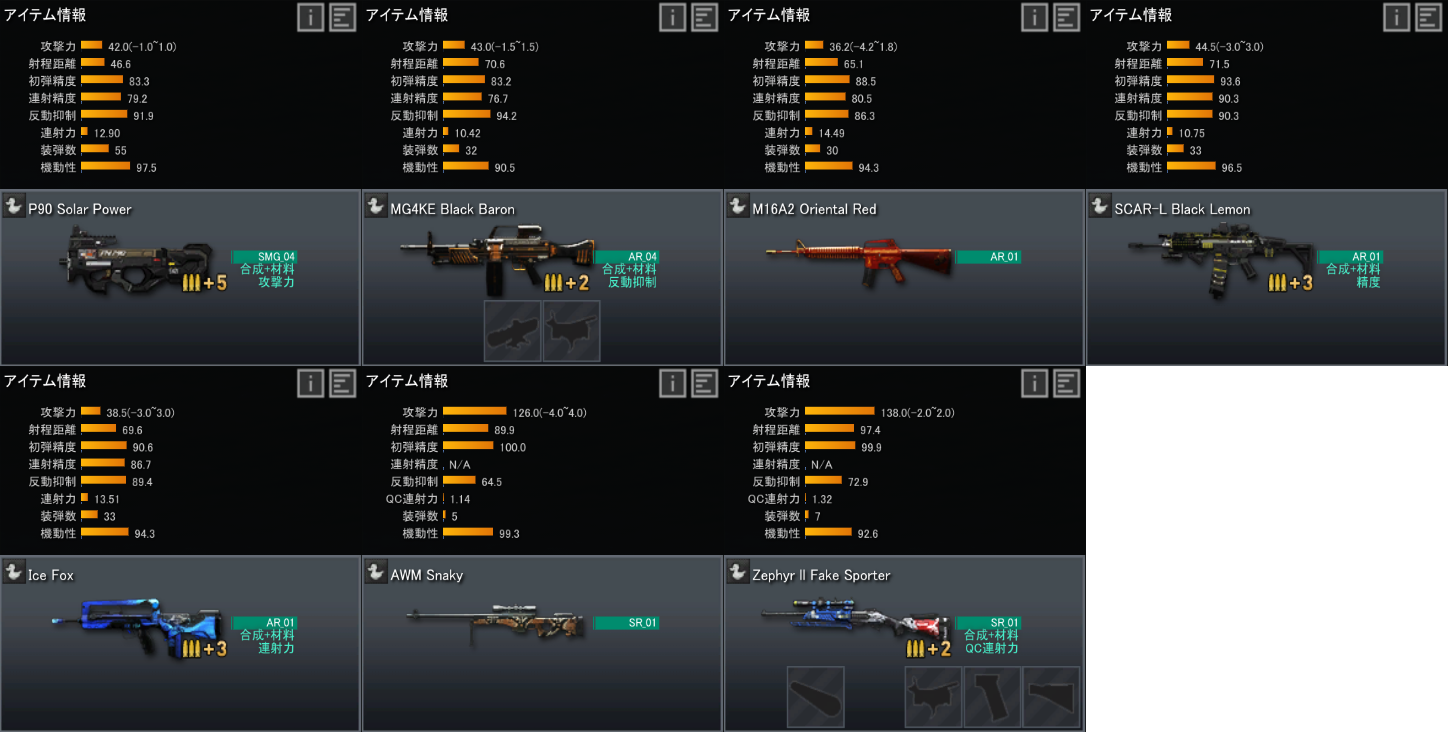Click the duck icon beside M16A2 Oriental Red
Image resolution: width=1448 pixels, height=732 pixels.
pyautogui.click(x=738, y=207)
